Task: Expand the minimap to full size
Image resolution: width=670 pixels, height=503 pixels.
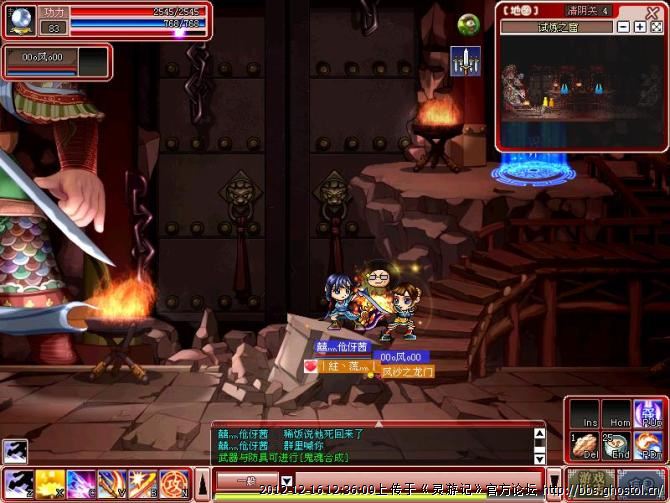Action: (654, 27)
